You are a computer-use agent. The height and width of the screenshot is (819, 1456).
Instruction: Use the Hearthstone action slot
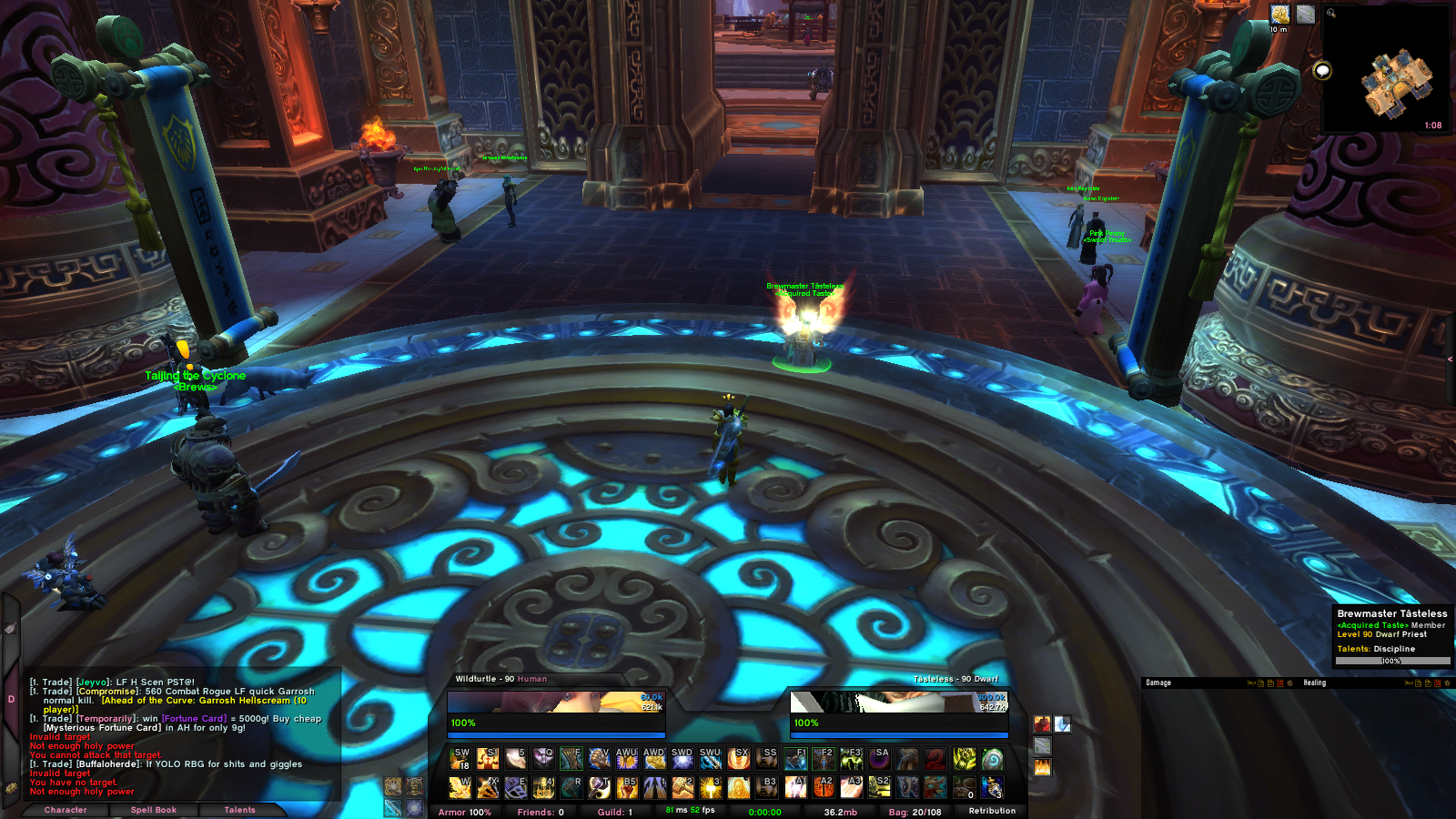pos(993,759)
